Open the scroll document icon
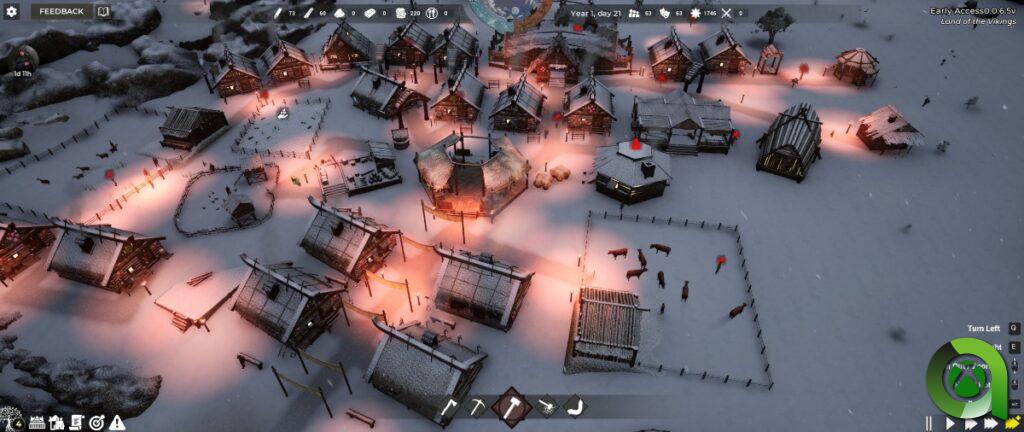This screenshot has height=432, width=1024. tap(76, 422)
